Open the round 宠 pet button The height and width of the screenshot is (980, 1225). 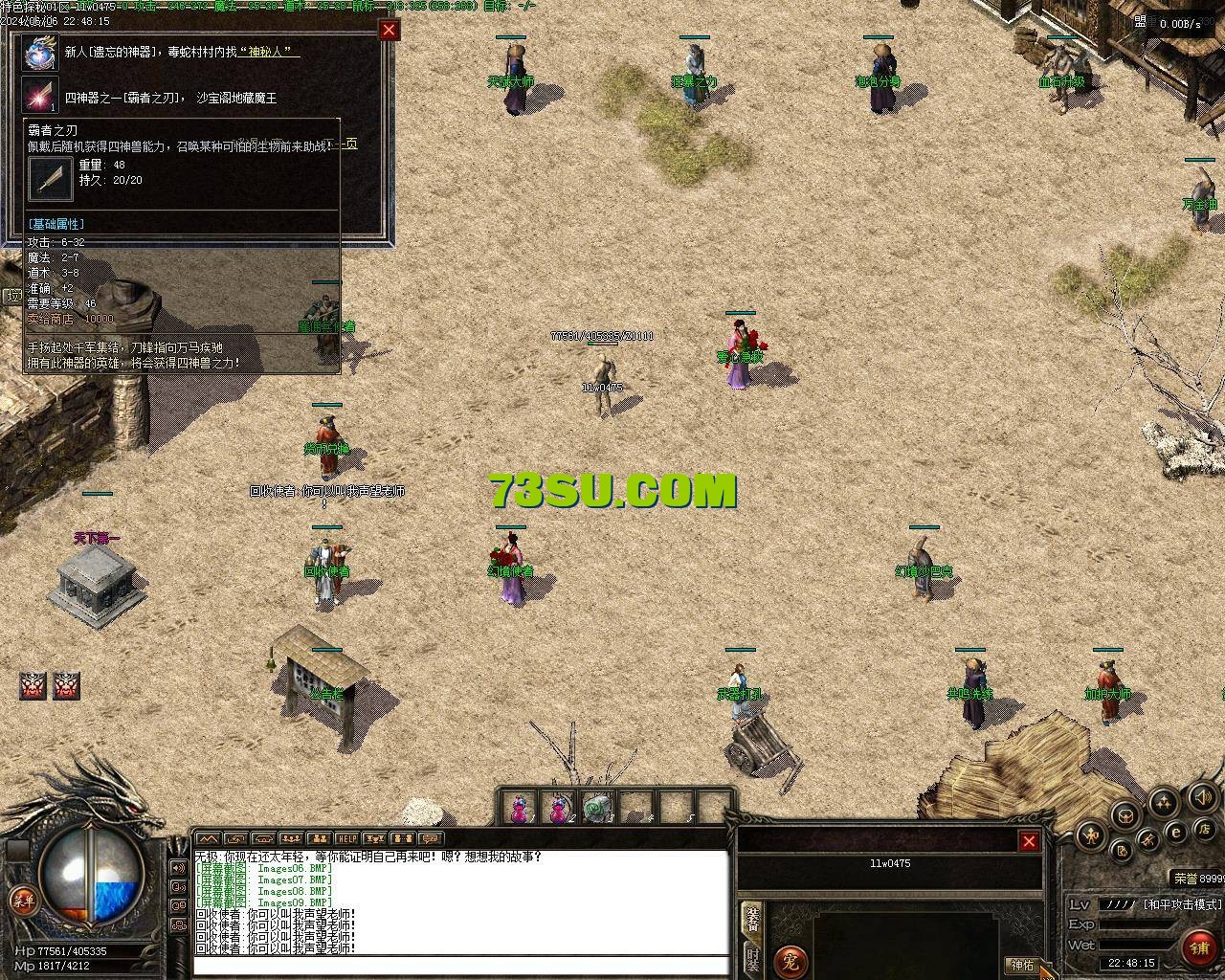[x=791, y=960]
